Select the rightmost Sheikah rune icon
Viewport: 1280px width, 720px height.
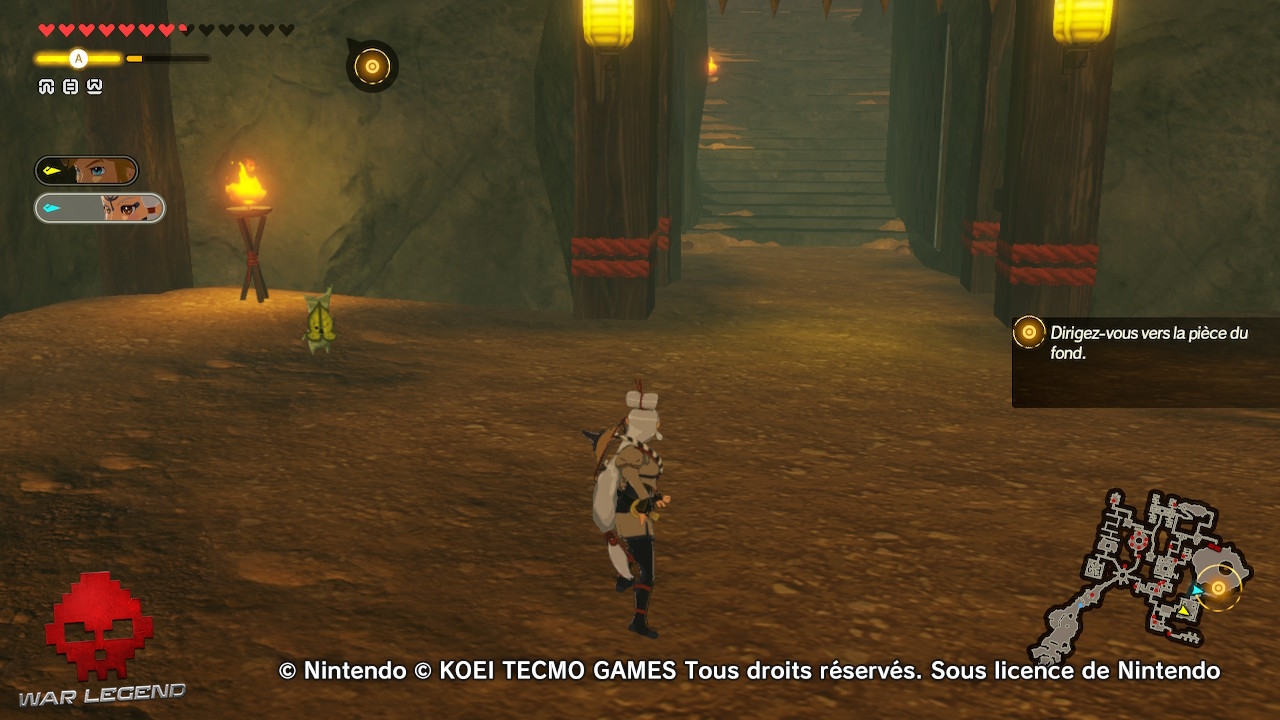(x=93, y=86)
